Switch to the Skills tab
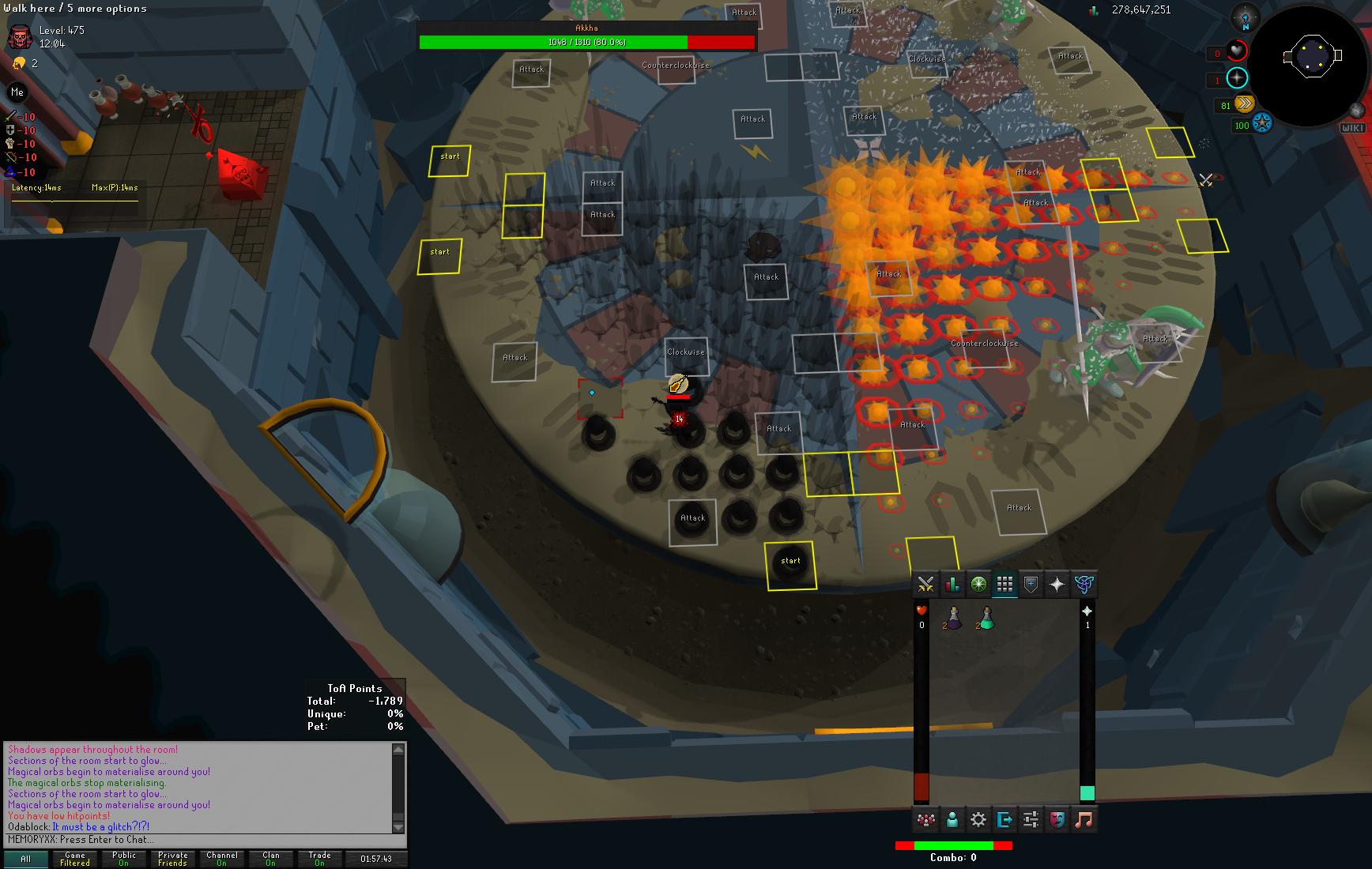The height and width of the screenshot is (869, 1372). (952, 585)
